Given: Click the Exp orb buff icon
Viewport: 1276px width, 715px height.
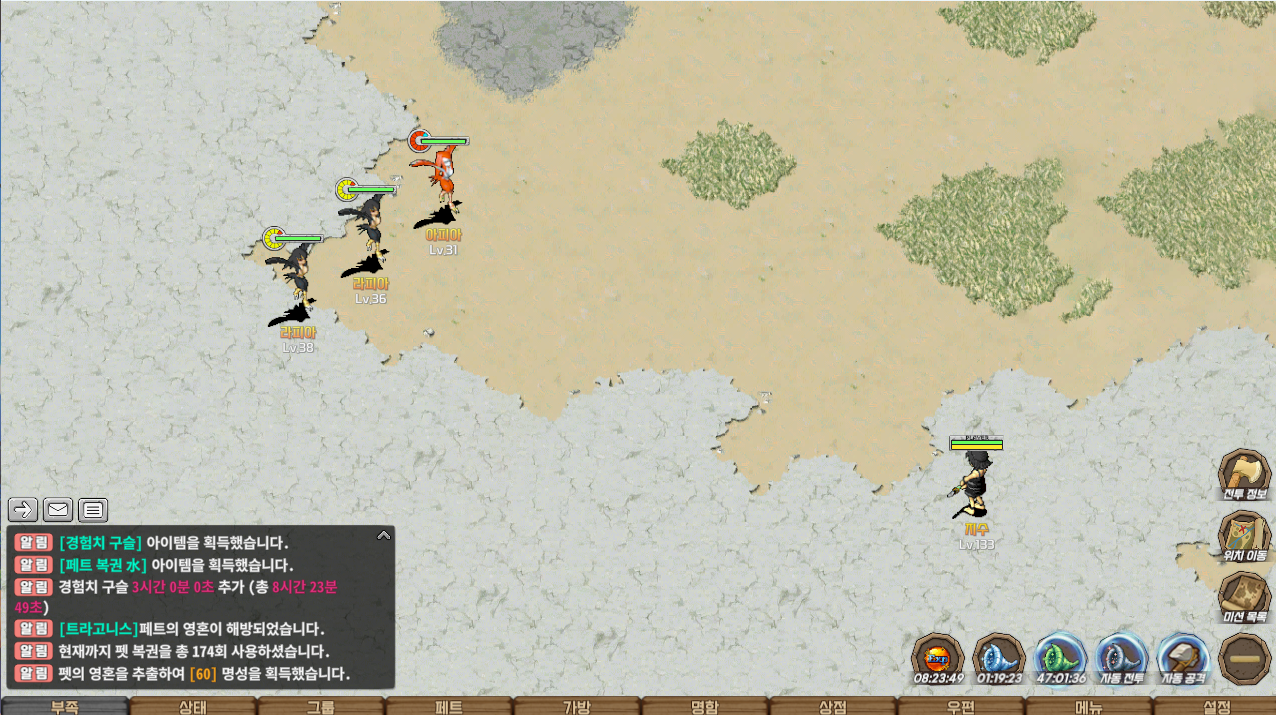Looking at the screenshot, I should pos(938,656).
